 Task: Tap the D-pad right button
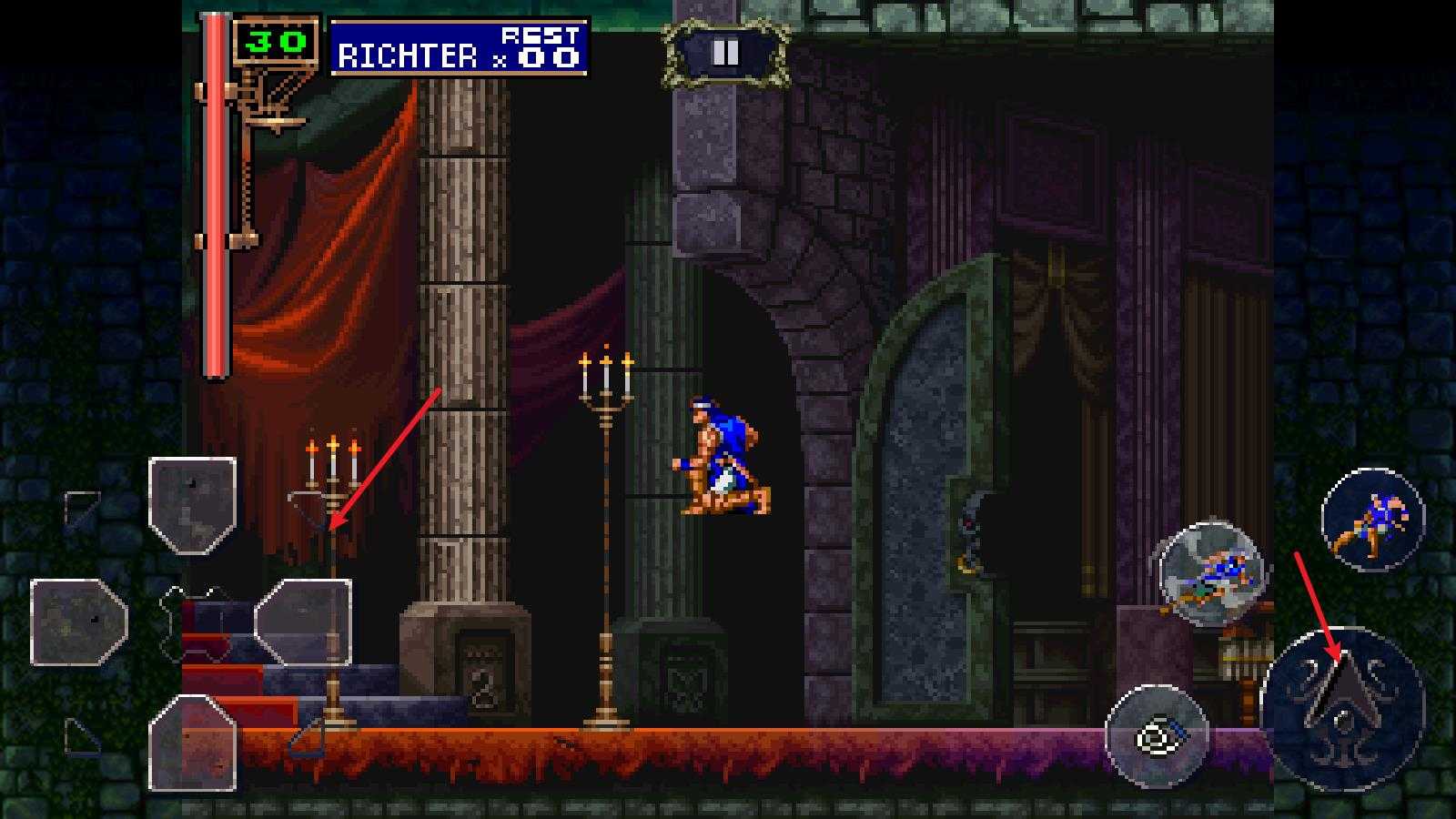coord(303,622)
